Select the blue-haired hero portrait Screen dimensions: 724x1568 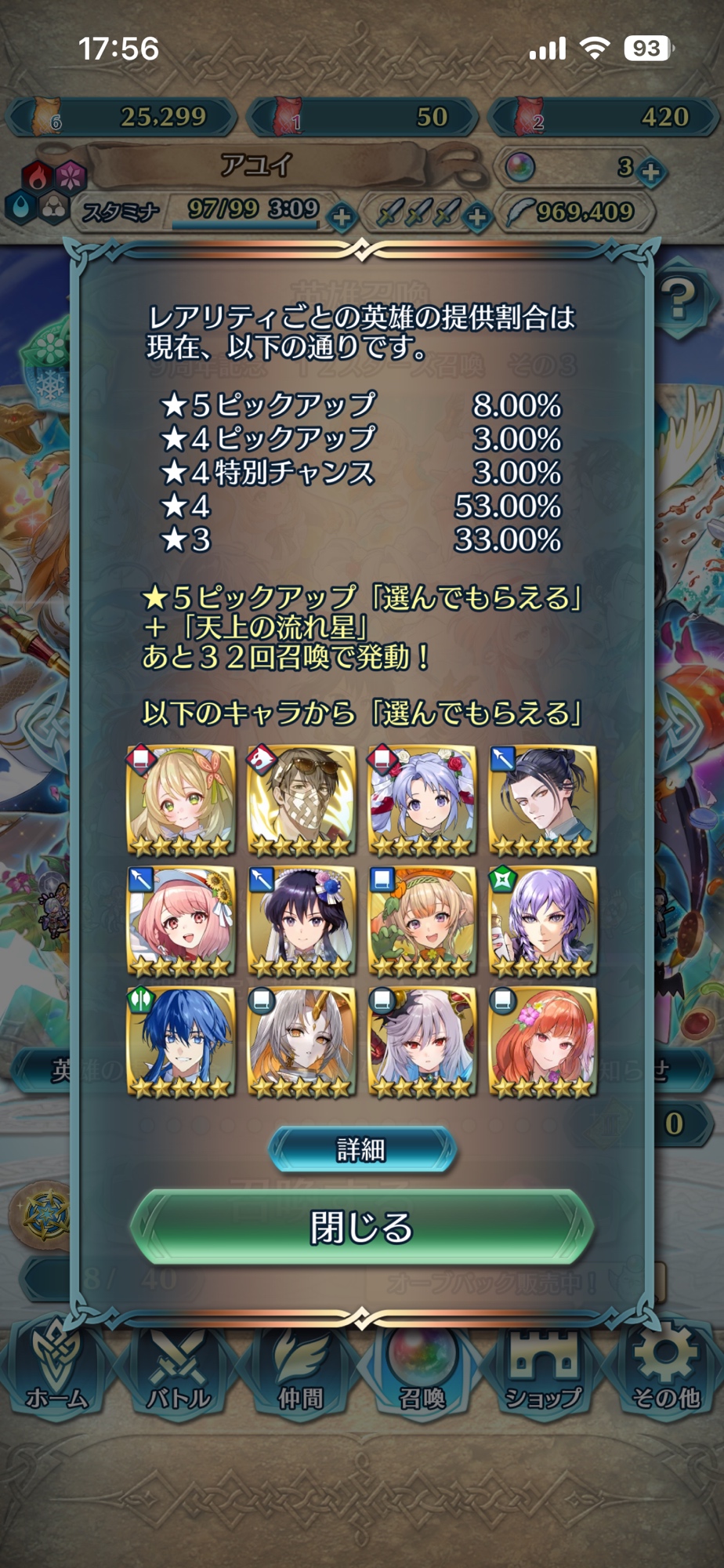coord(181,1042)
